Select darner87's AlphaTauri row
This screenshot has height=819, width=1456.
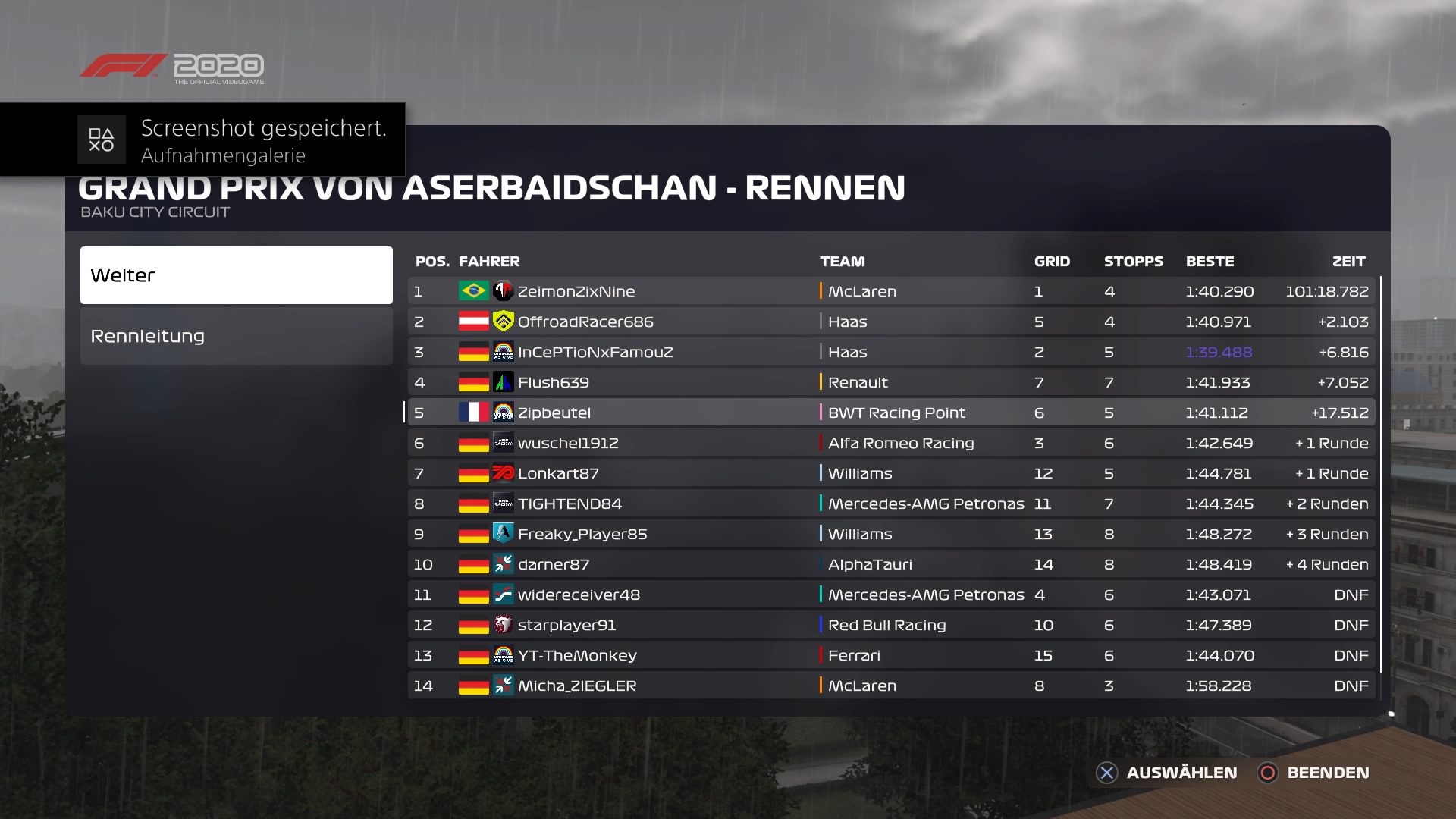(x=891, y=564)
